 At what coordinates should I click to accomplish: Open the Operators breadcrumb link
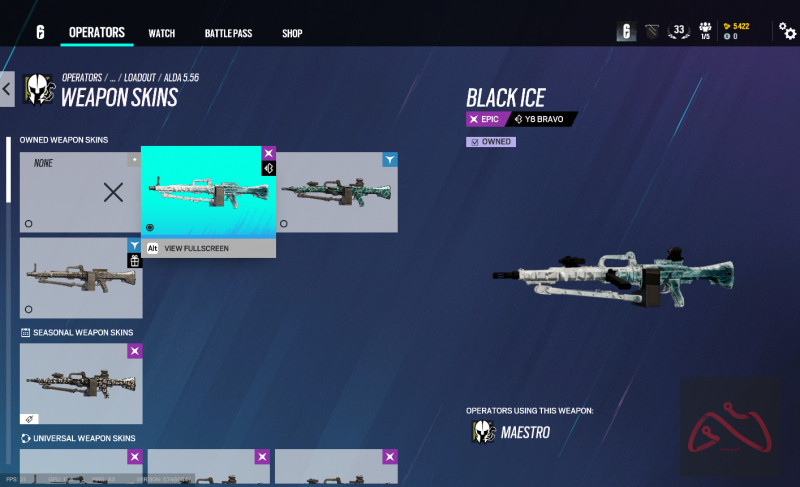coord(82,77)
